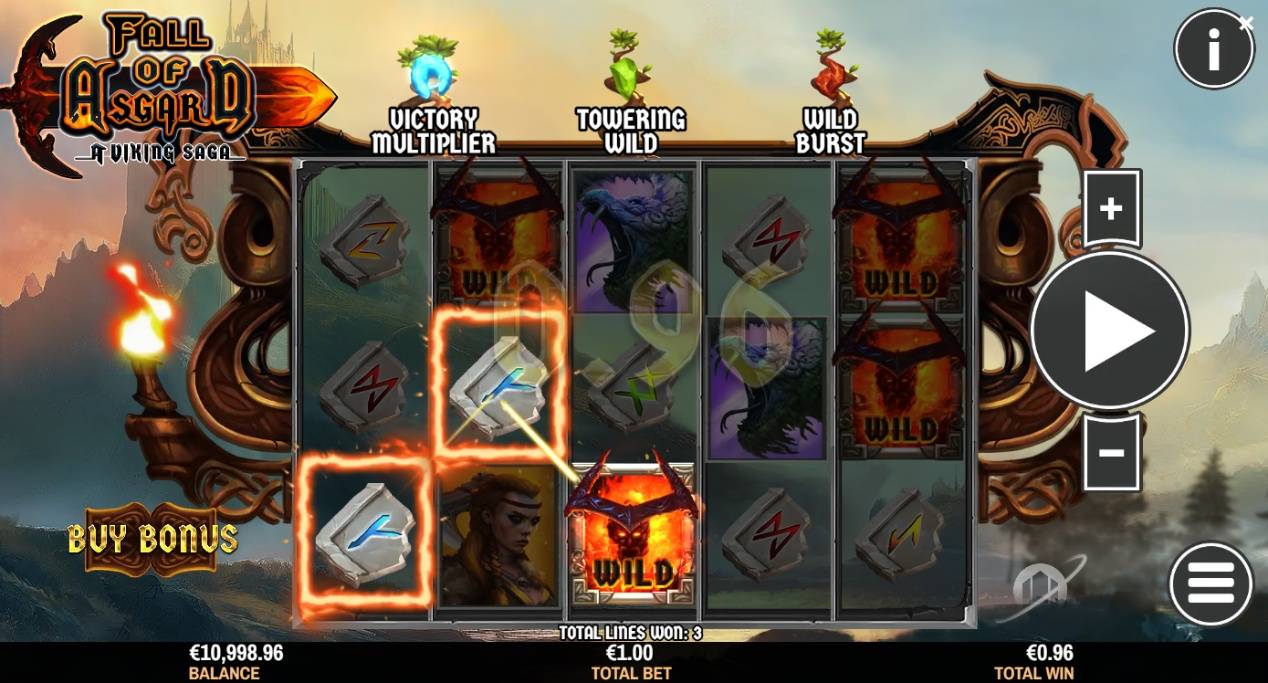The width and height of the screenshot is (1268, 683).
Task: Open the game info panel
Action: coord(1213,50)
